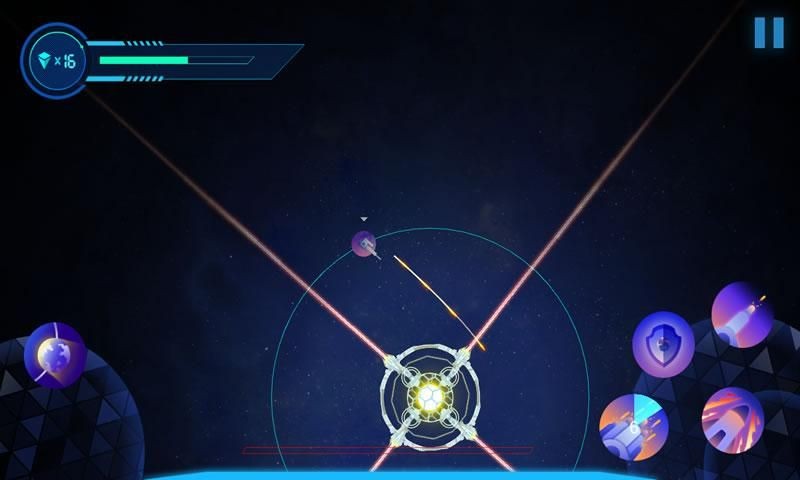Image resolution: width=800 pixels, height=480 pixels.
Task: Activate the glowing planet ability
Action: (54, 355)
